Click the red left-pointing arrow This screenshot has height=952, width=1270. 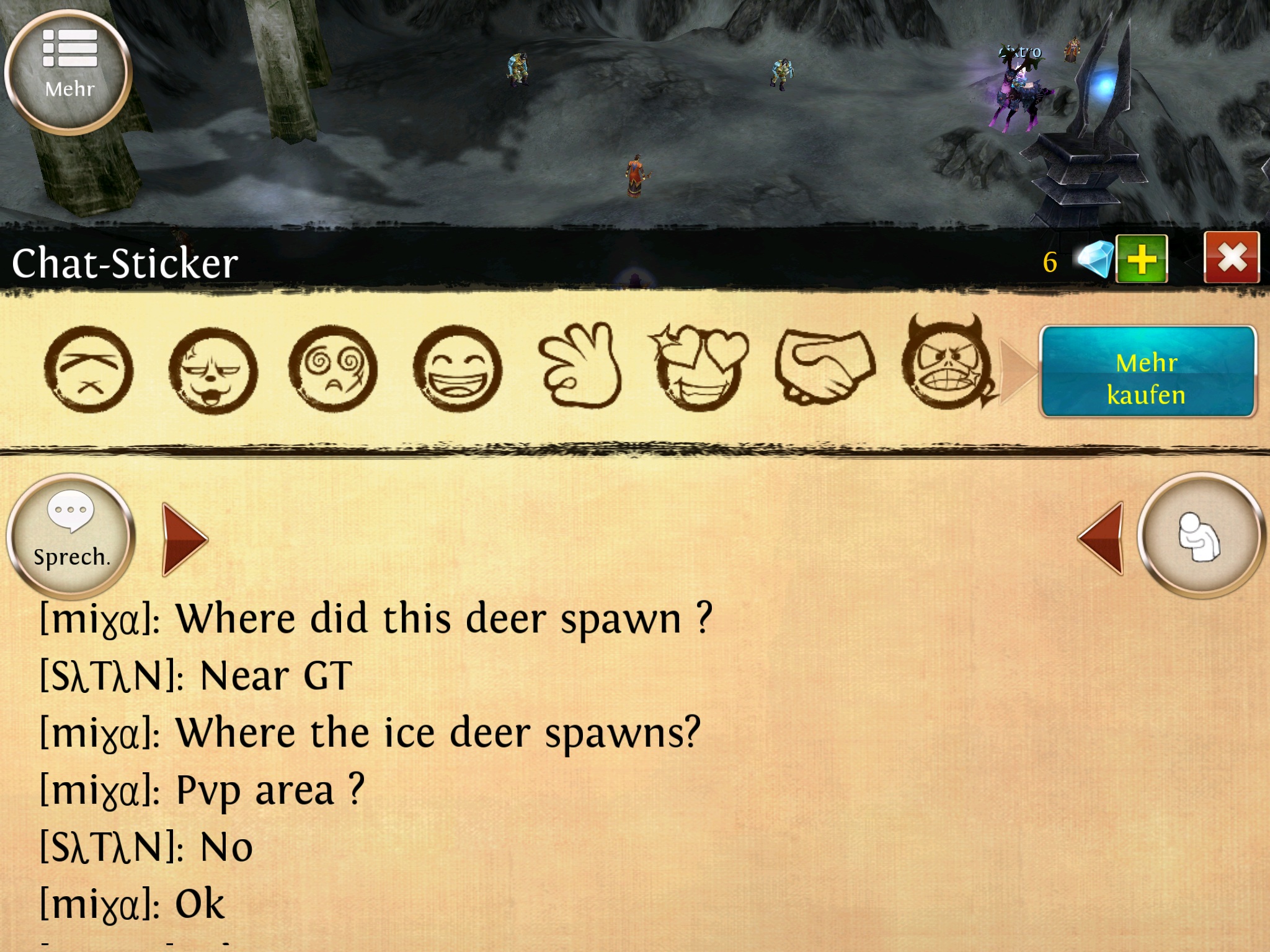1102,538
